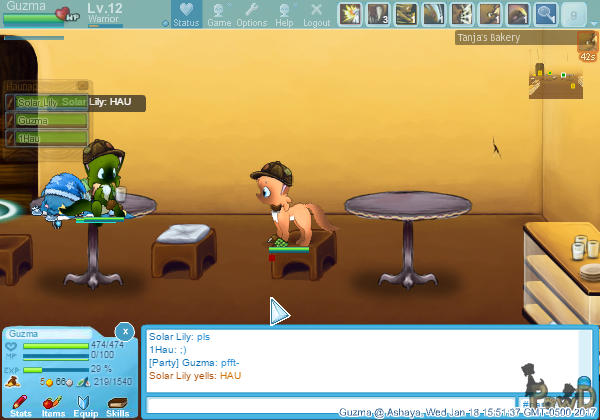Open the Skills book
This screenshot has height=420, width=600.
click(117, 404)
